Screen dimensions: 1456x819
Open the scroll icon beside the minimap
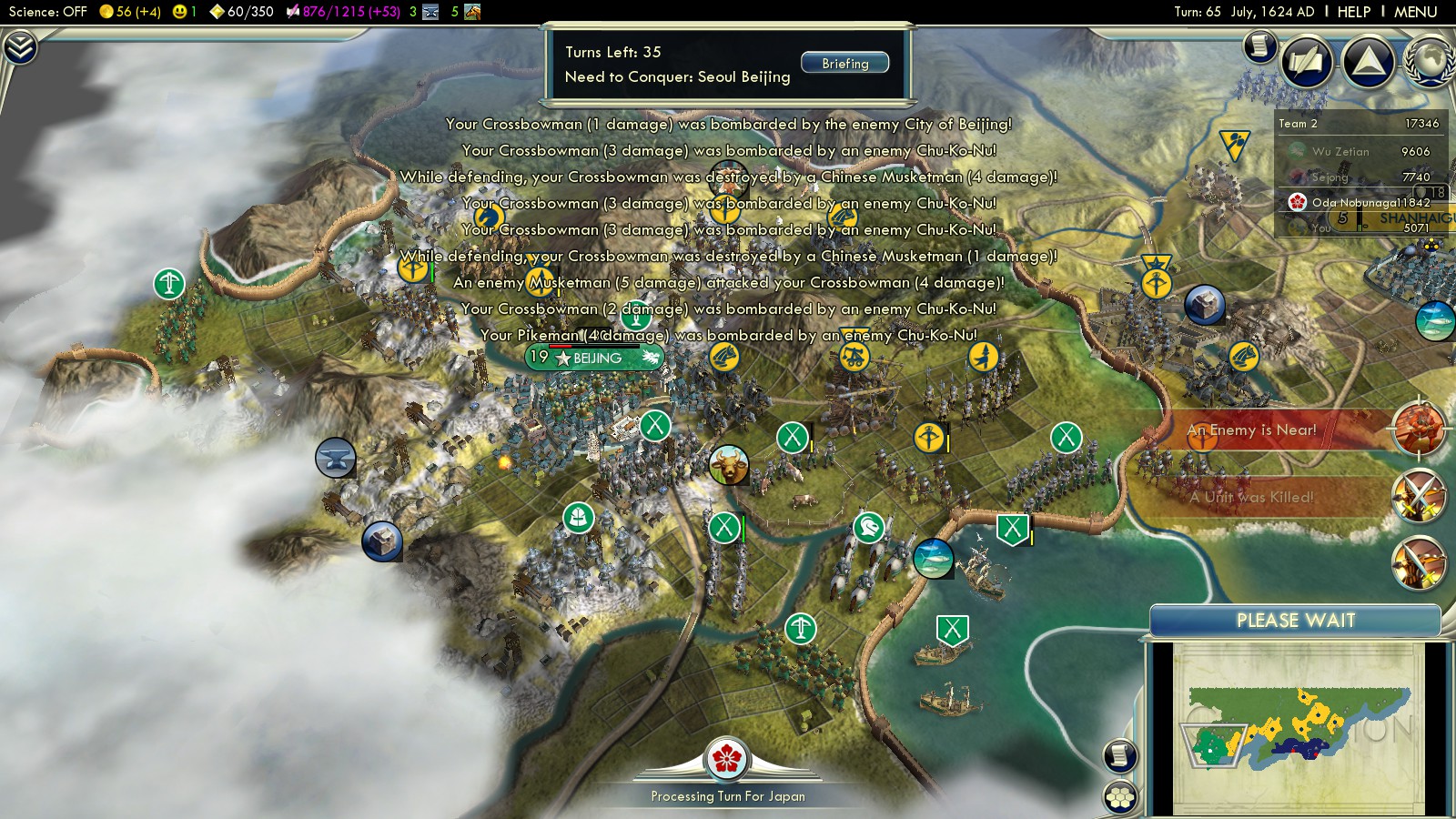click(x=1120, y=755)
